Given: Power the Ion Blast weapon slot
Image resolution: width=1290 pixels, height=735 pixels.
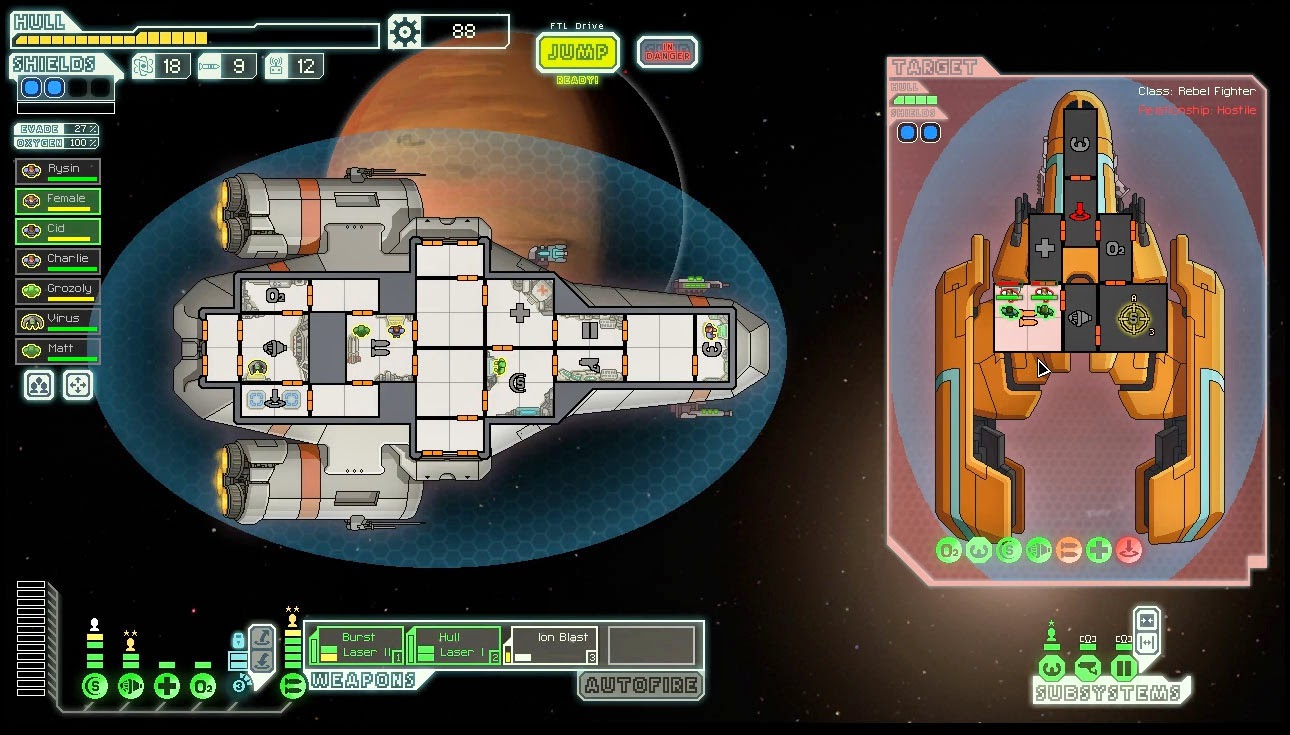Looking at the screenshot, I should (552, 645).
